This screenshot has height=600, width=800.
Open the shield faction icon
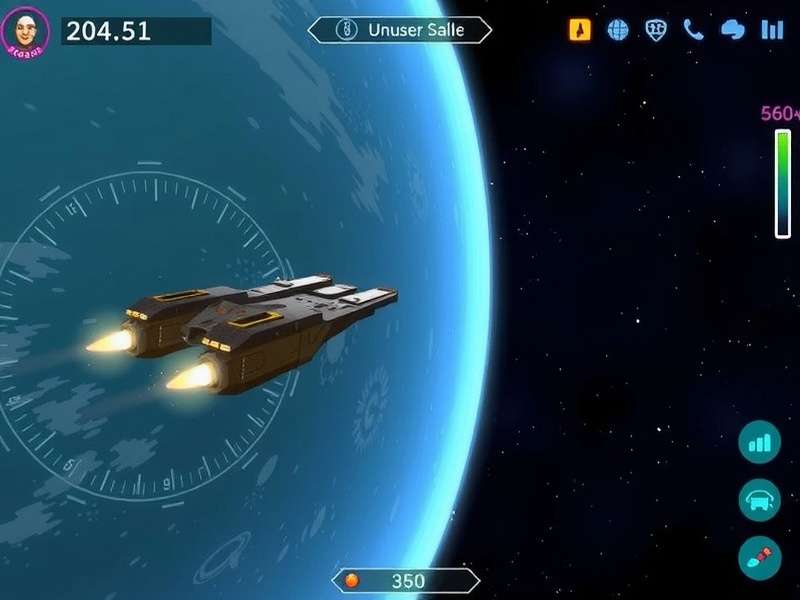click(656, 30)
